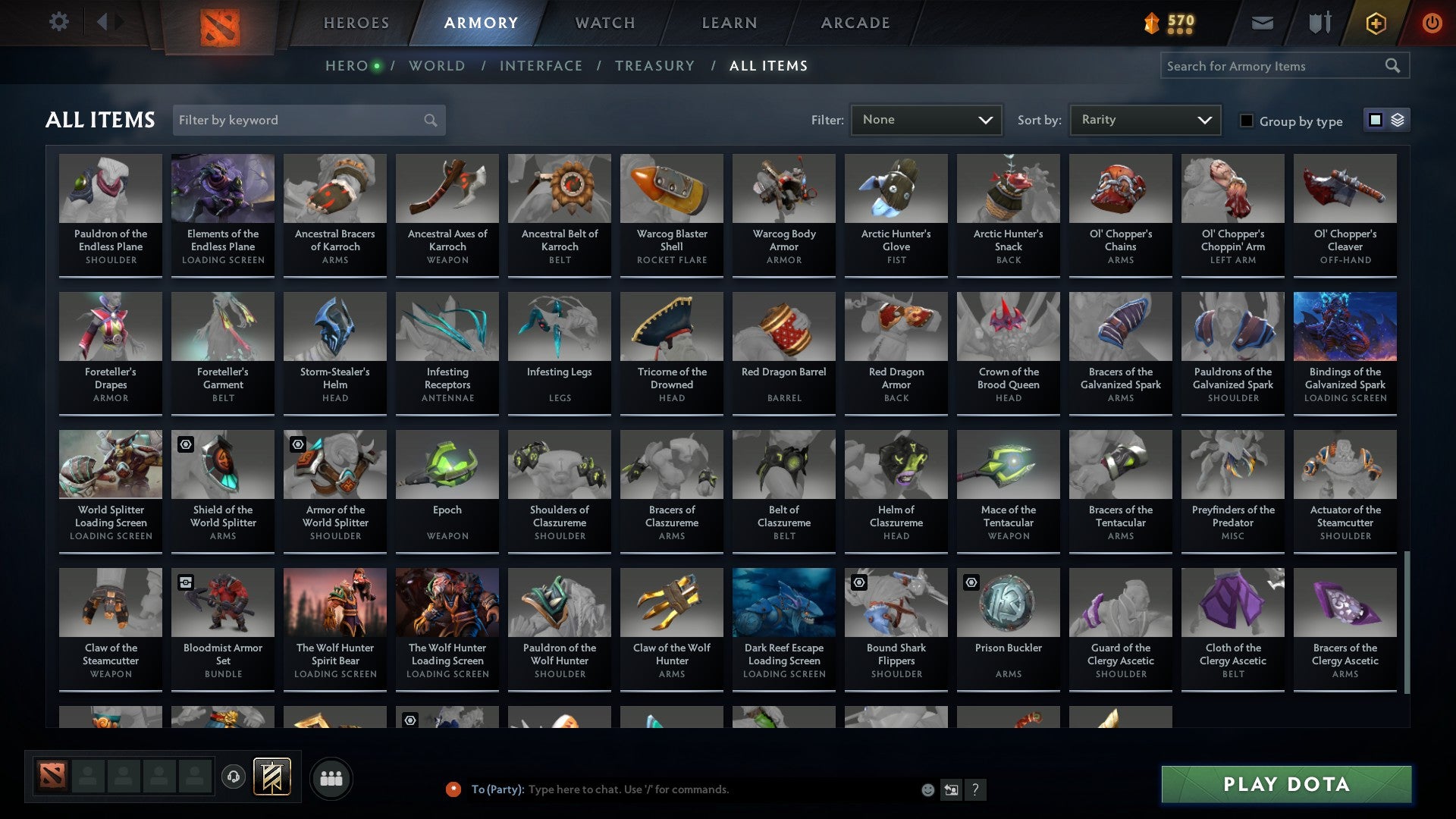Switch to the WATCH tab
1456x819 pixels.
604,22
